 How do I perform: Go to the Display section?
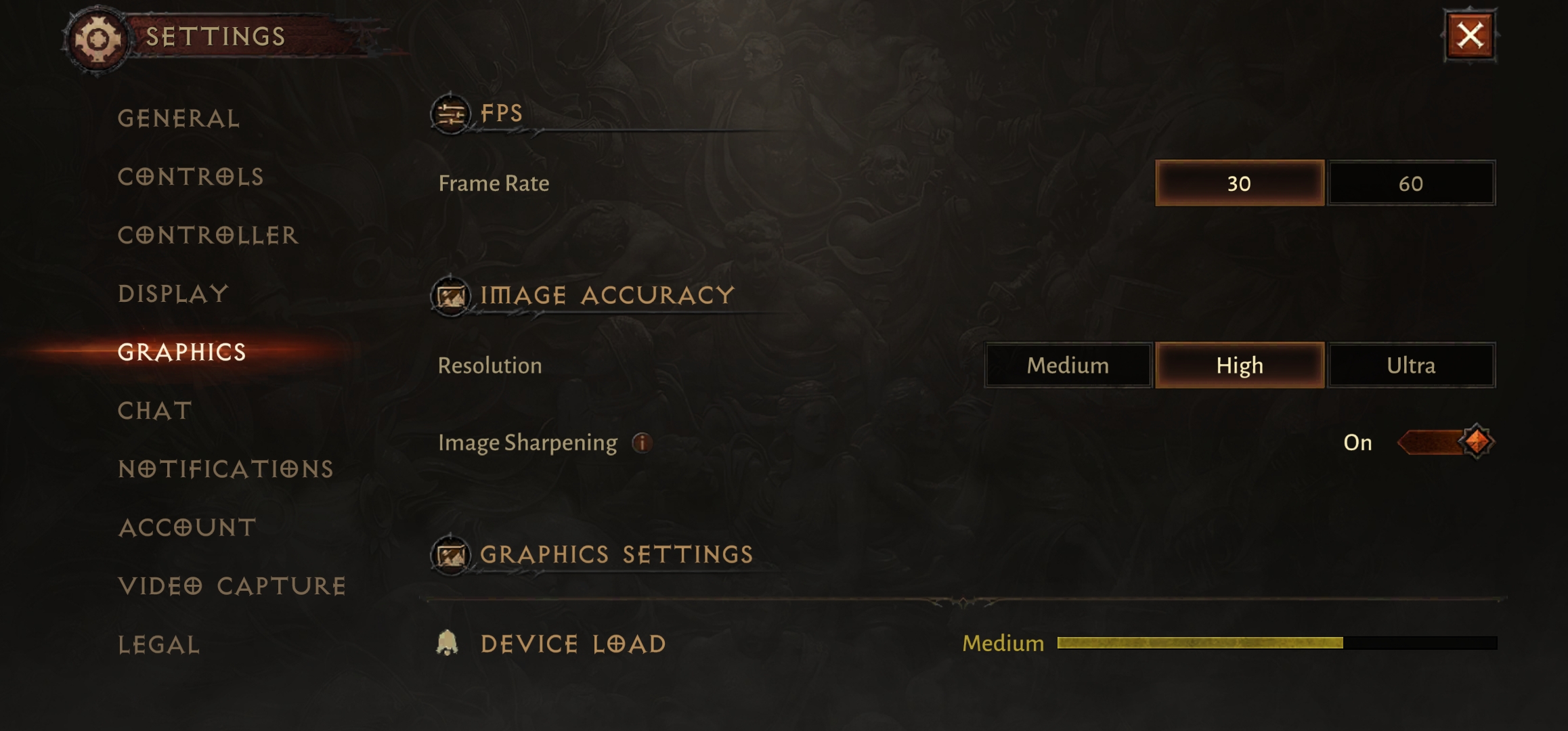[x=173, y=294]
